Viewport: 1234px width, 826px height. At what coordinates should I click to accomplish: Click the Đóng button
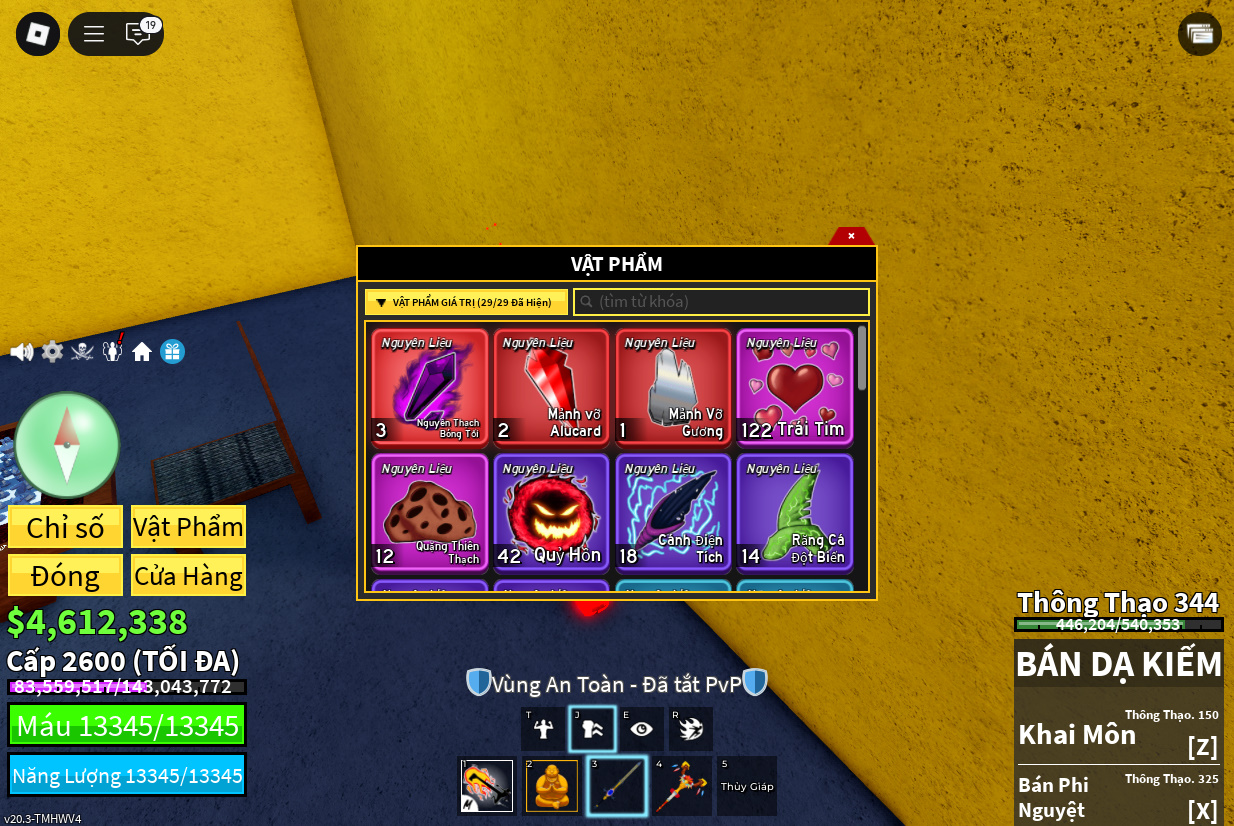[65, 576]
